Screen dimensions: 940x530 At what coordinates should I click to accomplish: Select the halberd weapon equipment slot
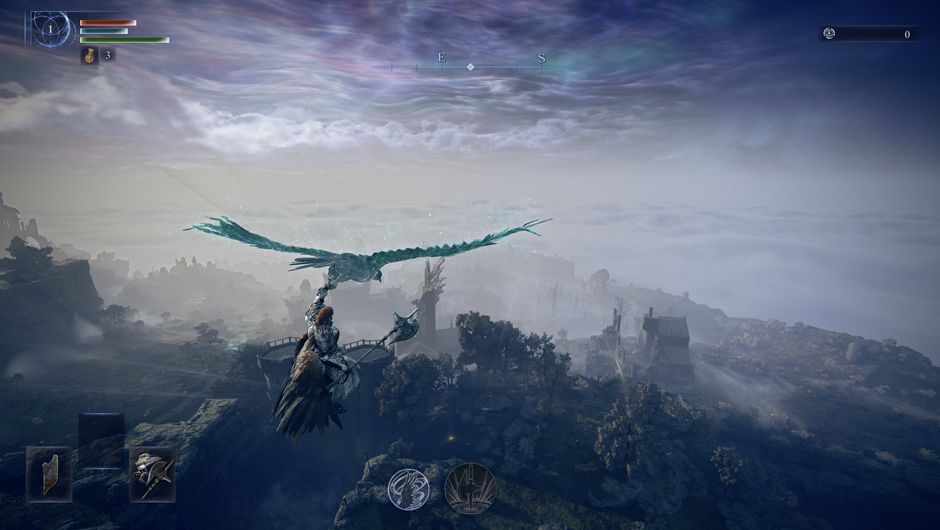click(152, 473)
